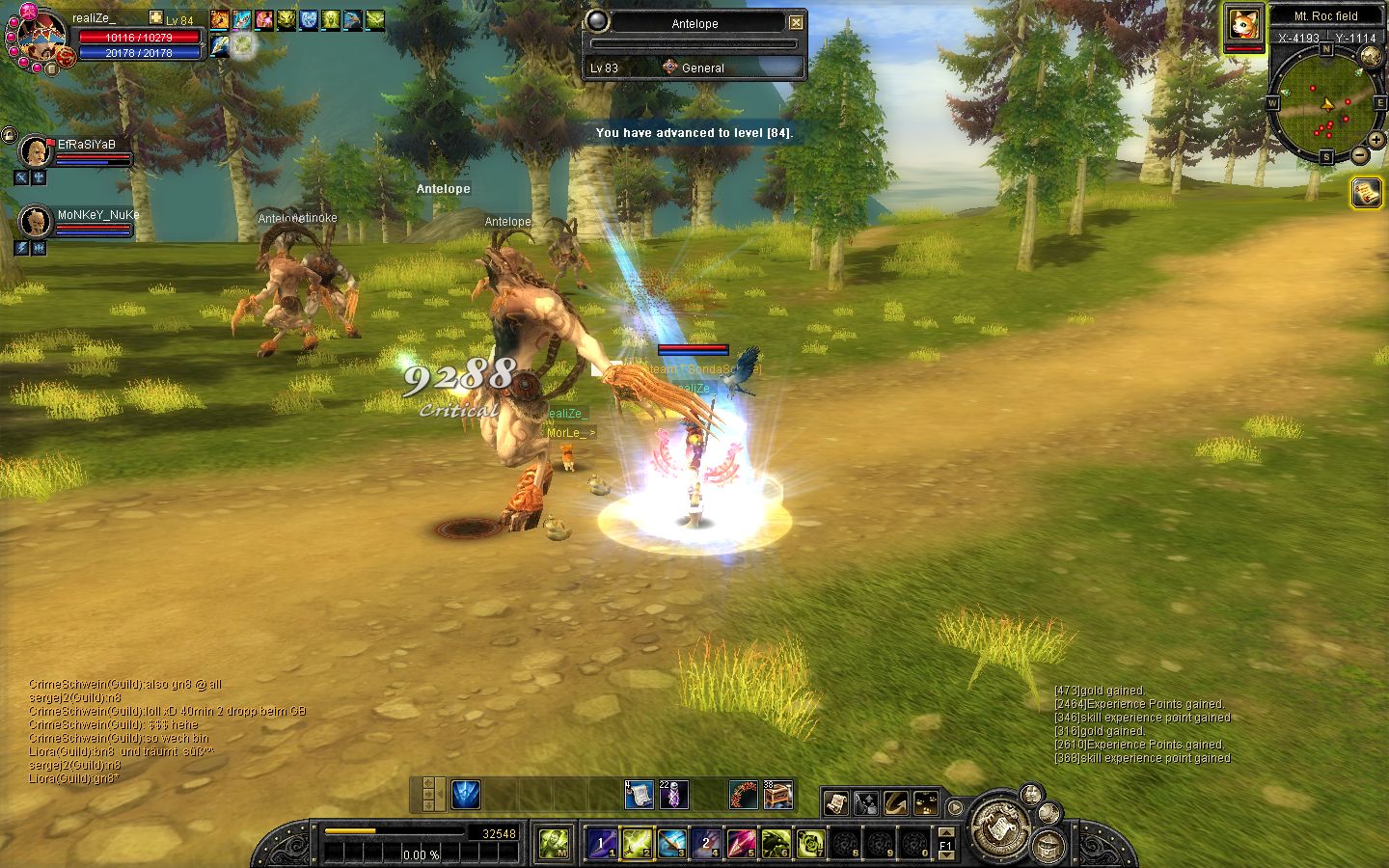Activate the skill in hotbar slot 2
Screen dimensions: 1389x868
tap(637, 844)
